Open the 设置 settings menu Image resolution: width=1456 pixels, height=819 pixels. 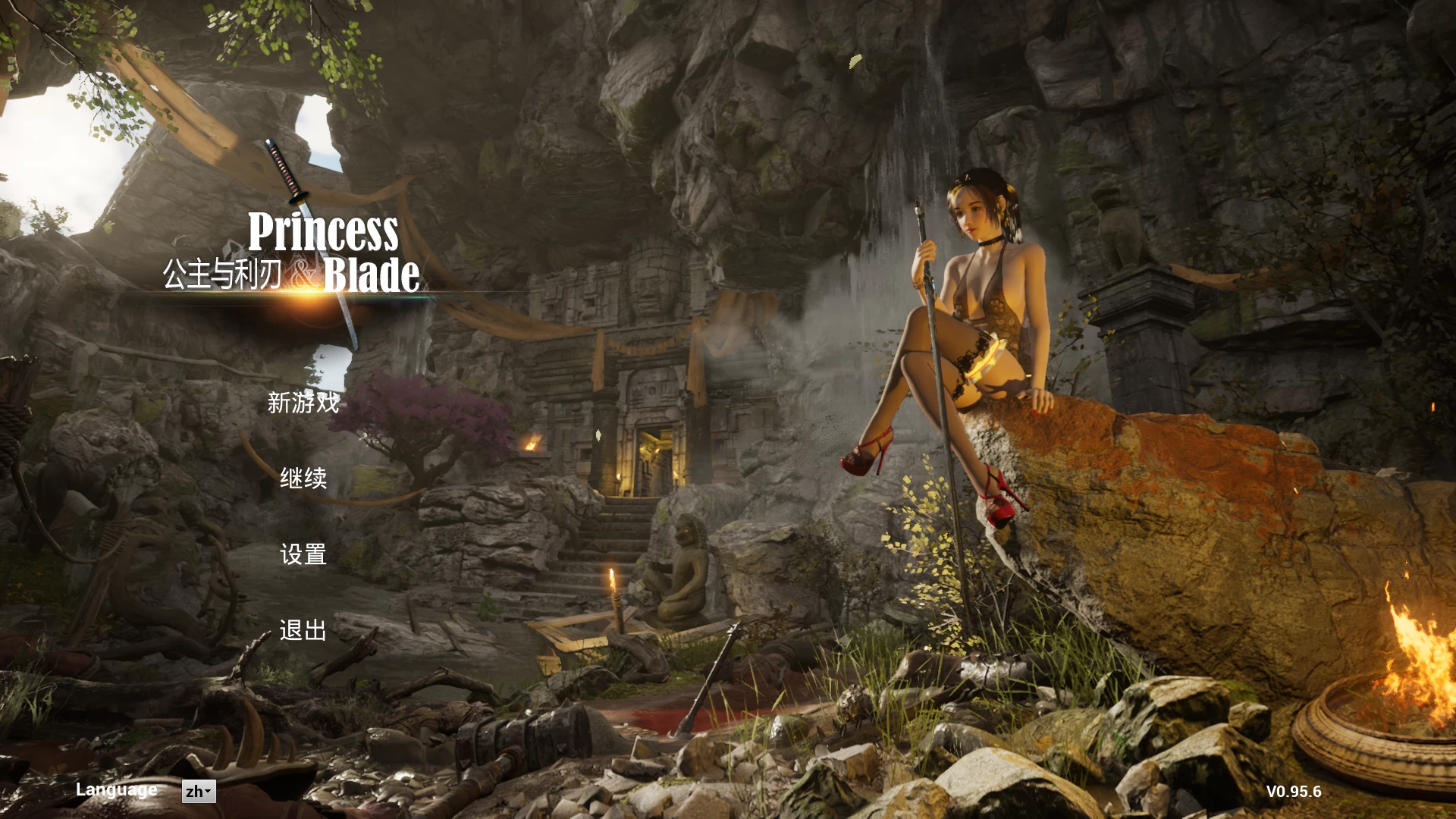[x=303, y=554]
